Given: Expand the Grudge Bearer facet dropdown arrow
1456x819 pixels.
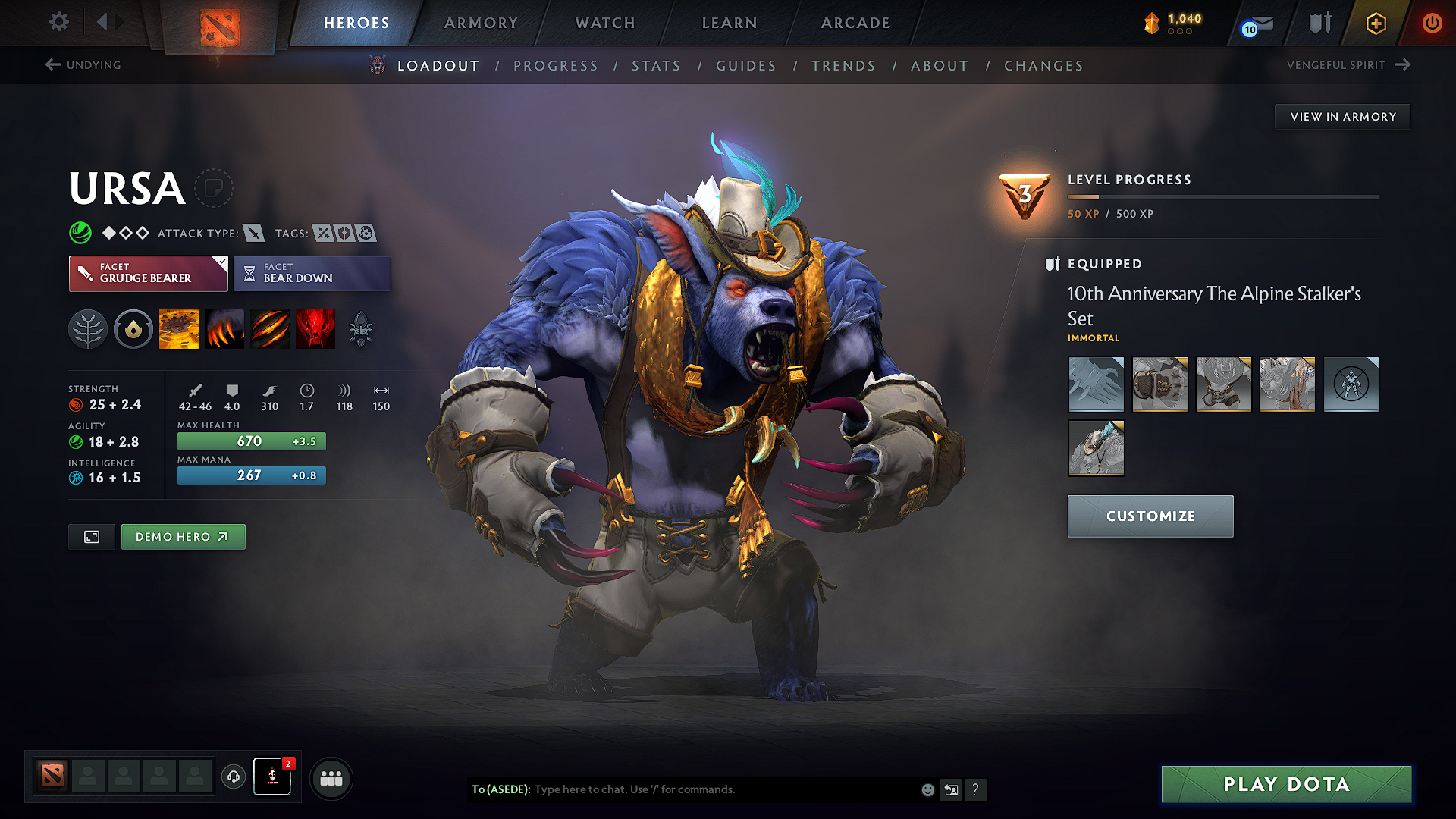Looking at the screenshot, I should [x=221, y=264].
